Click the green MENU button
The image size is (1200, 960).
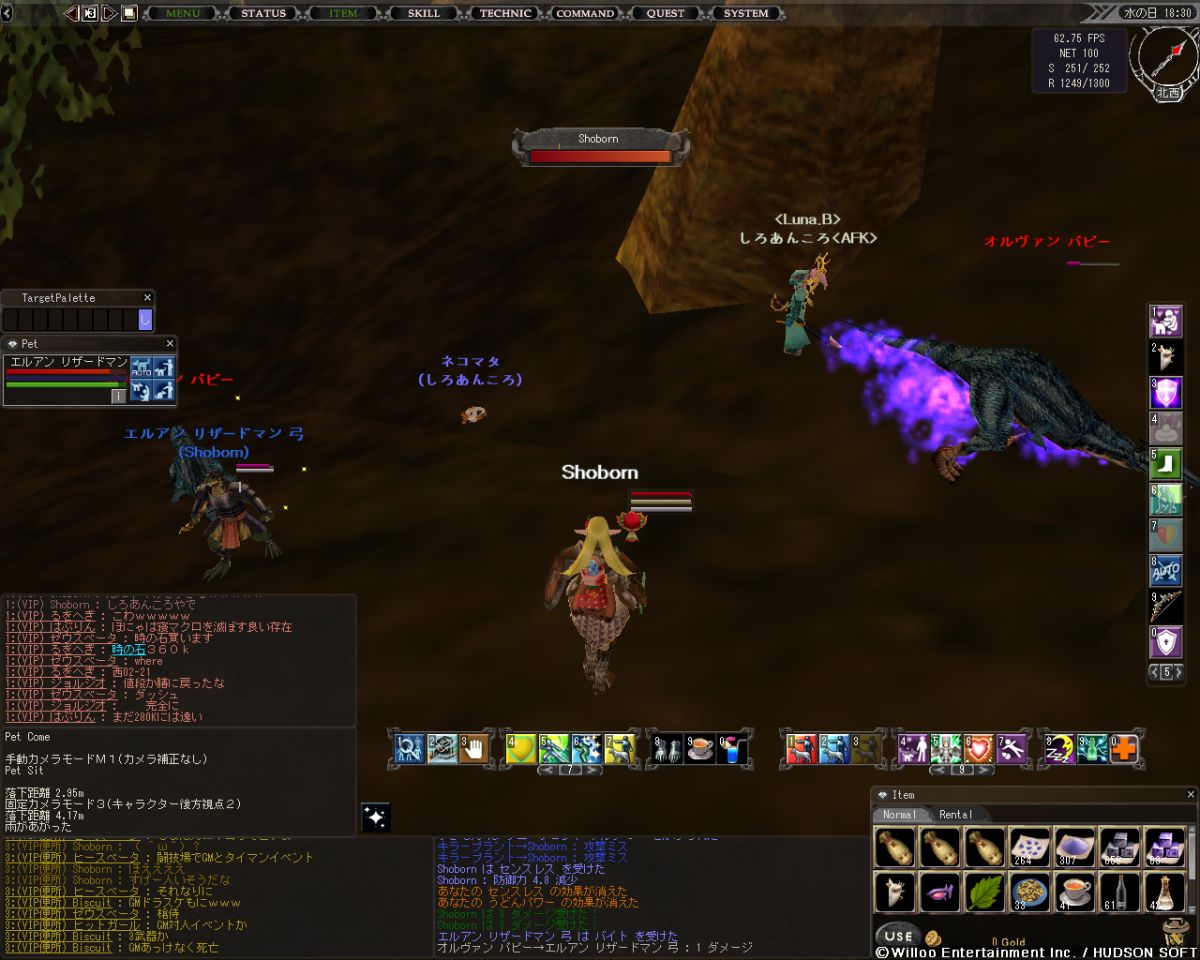tap(182, 13)
